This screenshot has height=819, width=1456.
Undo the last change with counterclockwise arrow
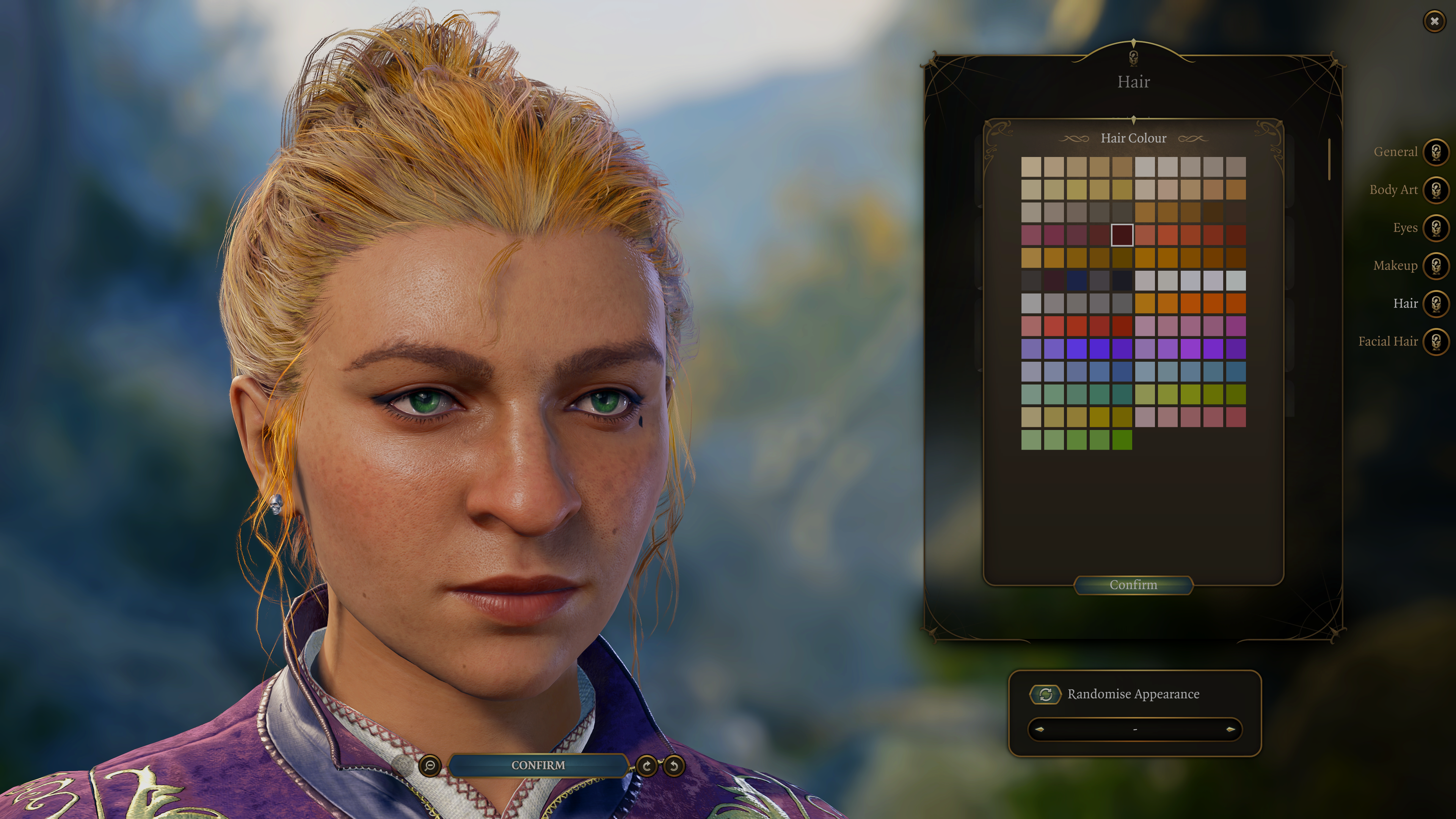click(674, 766)
